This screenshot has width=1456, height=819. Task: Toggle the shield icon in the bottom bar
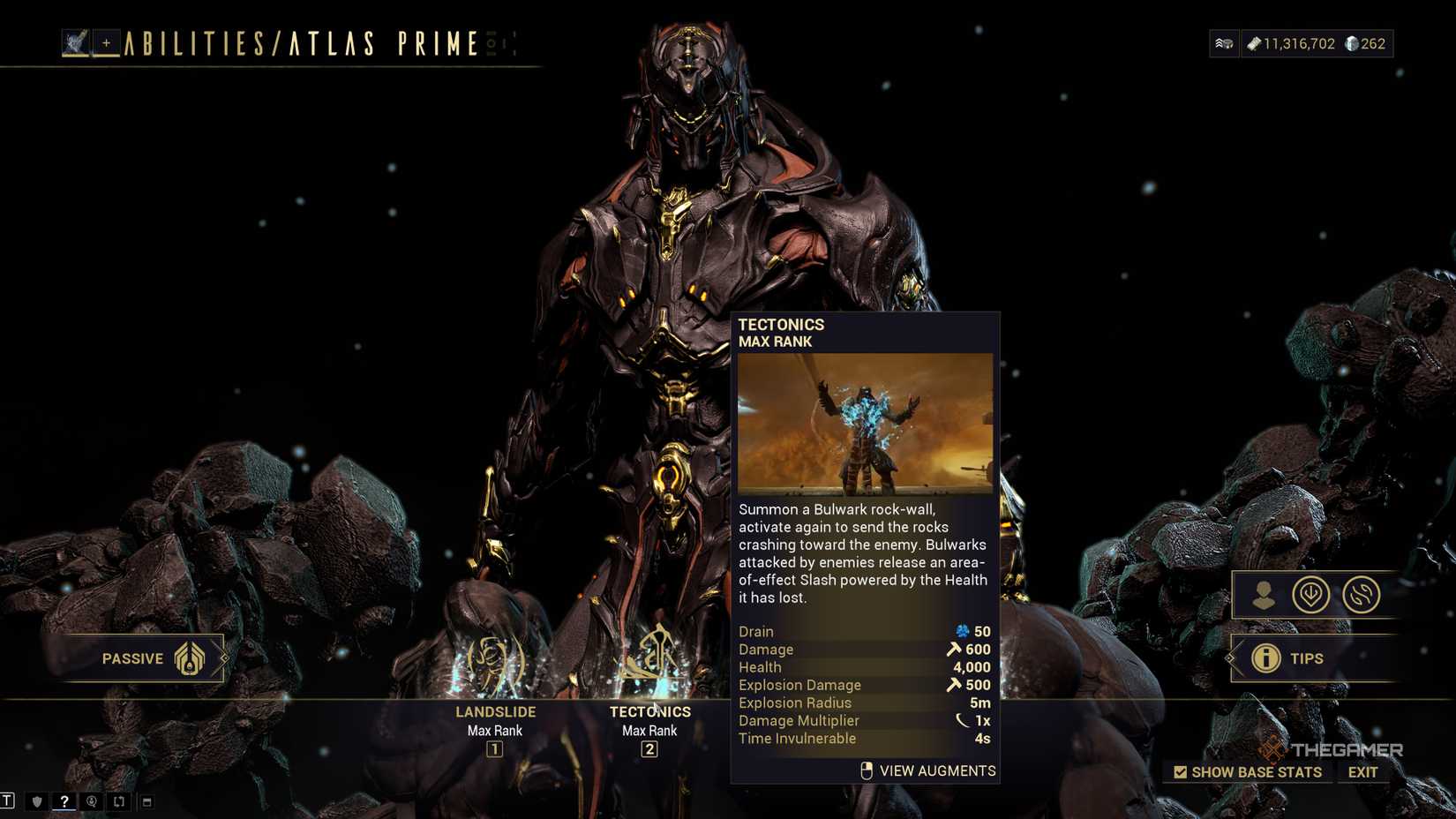pos(35,801)
